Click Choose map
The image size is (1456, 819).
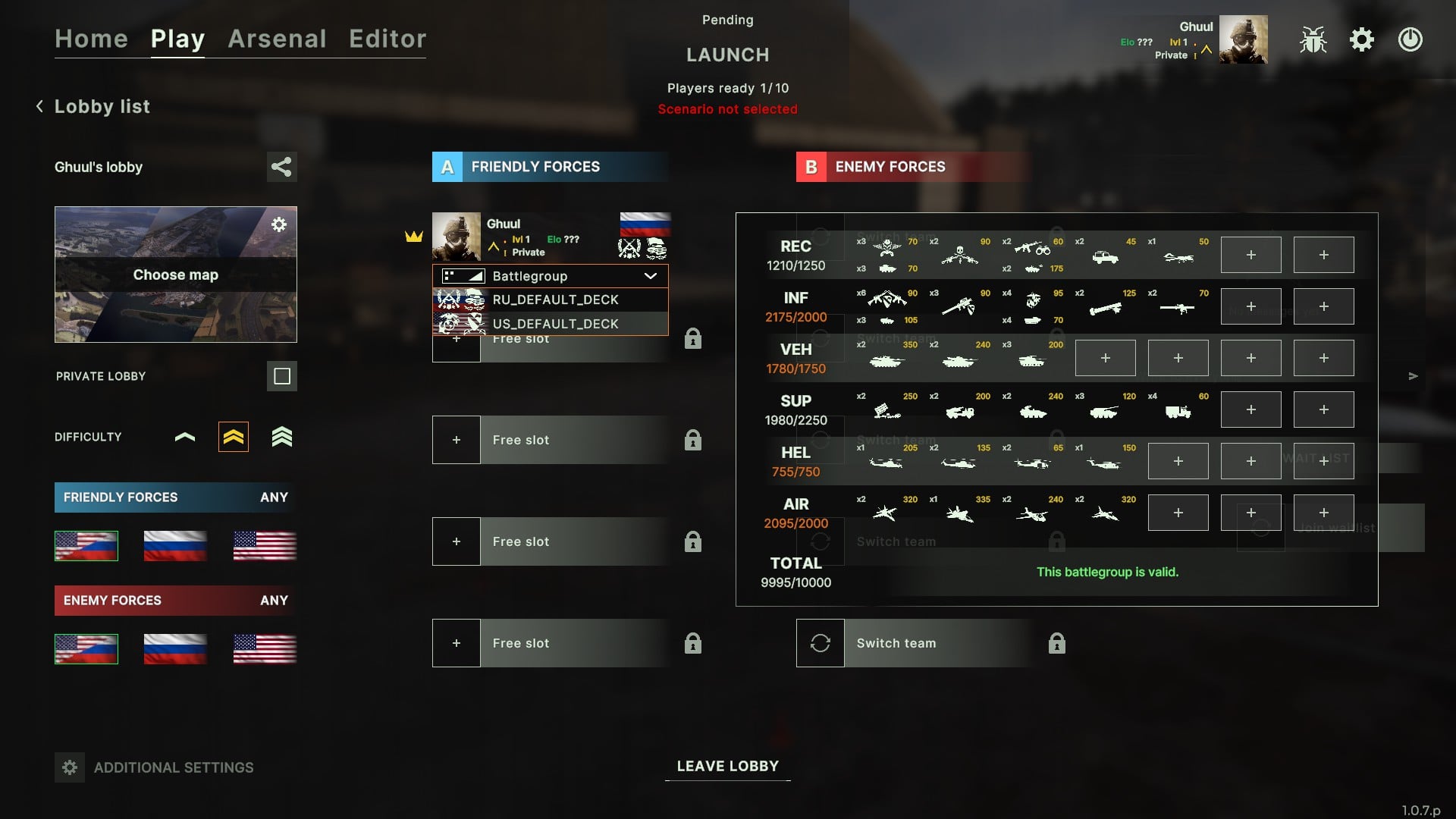(175, 275)
